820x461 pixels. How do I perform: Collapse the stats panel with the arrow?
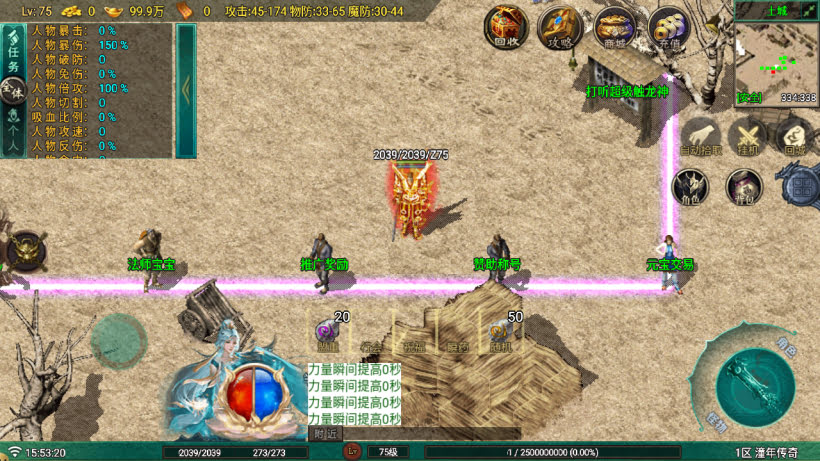[x=186, y=88]
